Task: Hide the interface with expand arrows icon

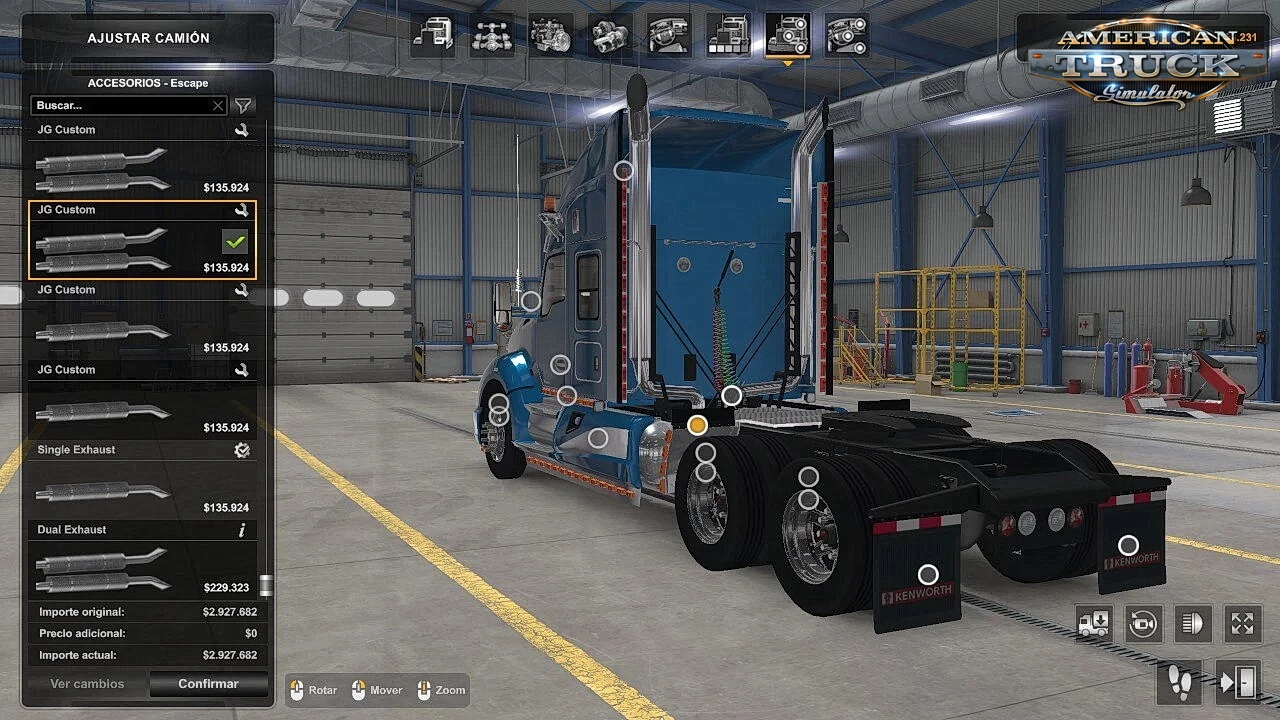Action: 1242,624
